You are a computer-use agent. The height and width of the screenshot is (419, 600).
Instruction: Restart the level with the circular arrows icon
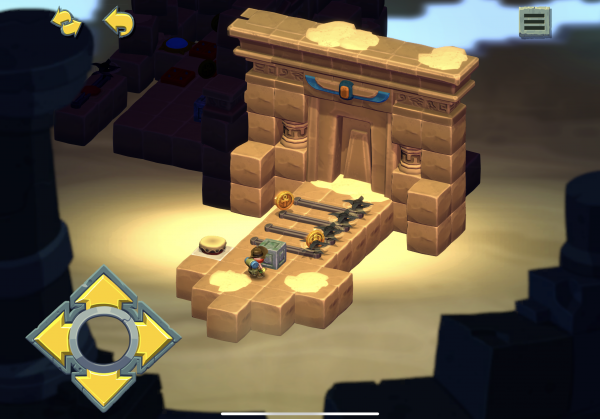(67, 23)
